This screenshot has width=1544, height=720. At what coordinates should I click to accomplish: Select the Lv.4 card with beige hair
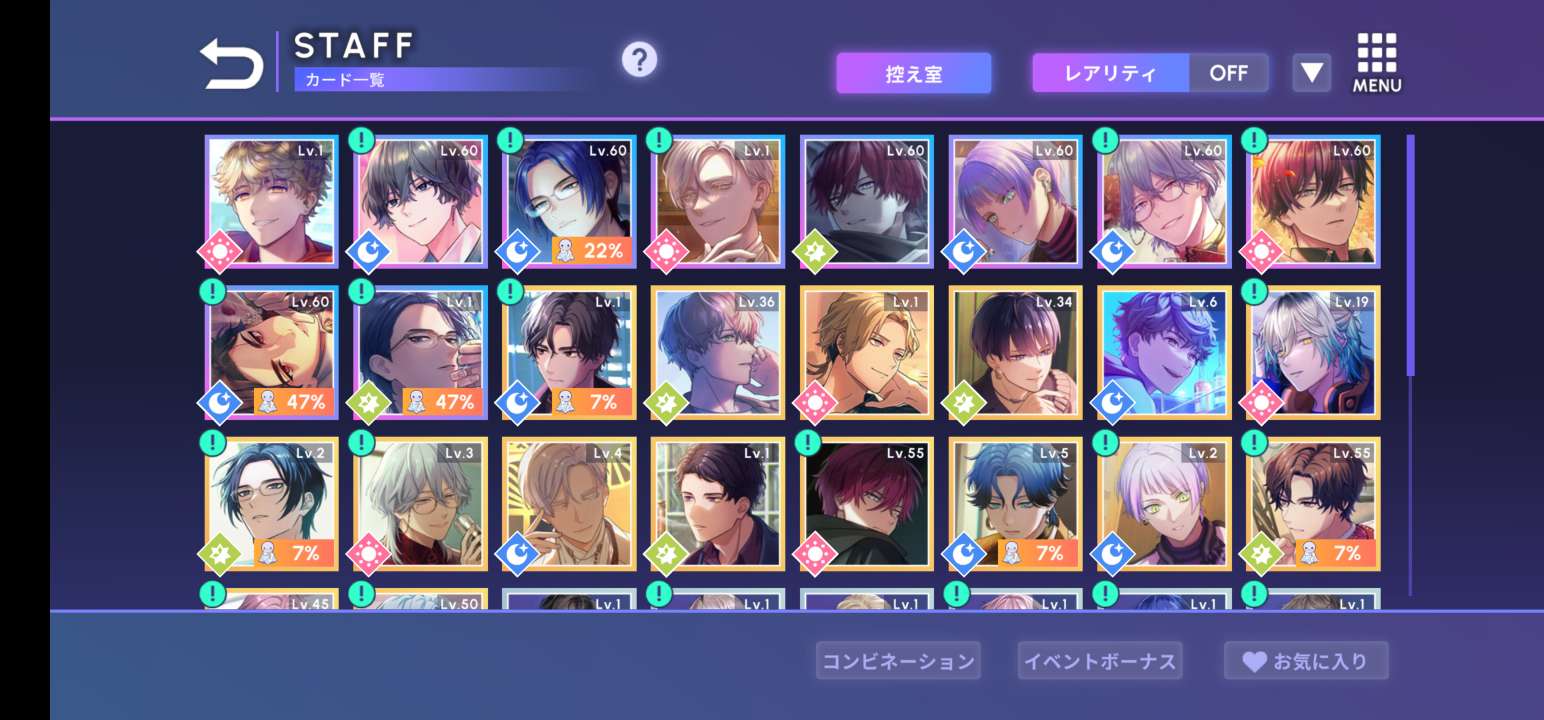(569, 503)
